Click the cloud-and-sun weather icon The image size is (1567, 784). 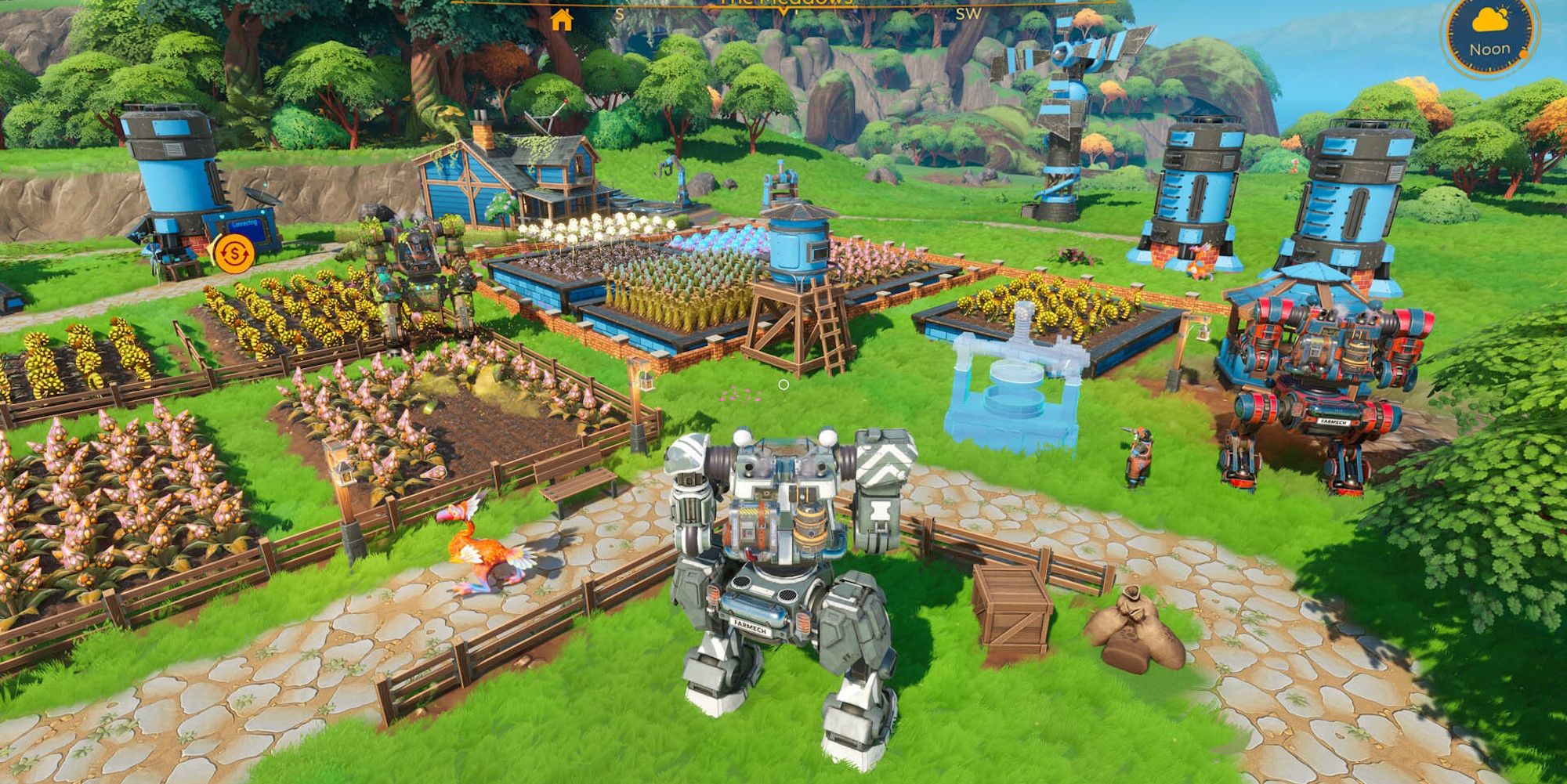[1489, 19]
